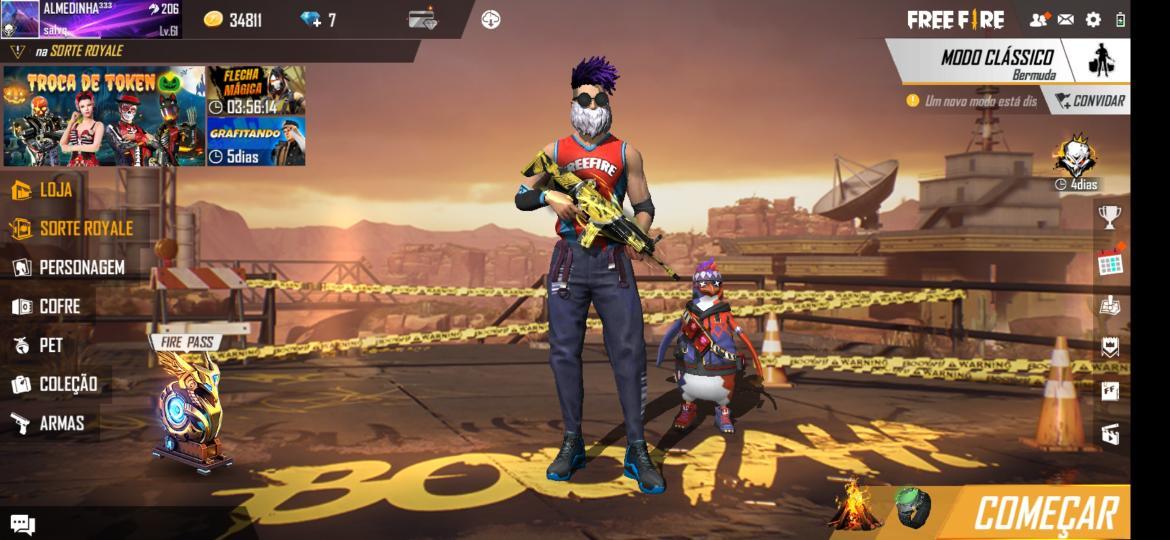Open the Grafitando event banner
This screenshot has width=1170, height=540.
(x=256, y=142)
